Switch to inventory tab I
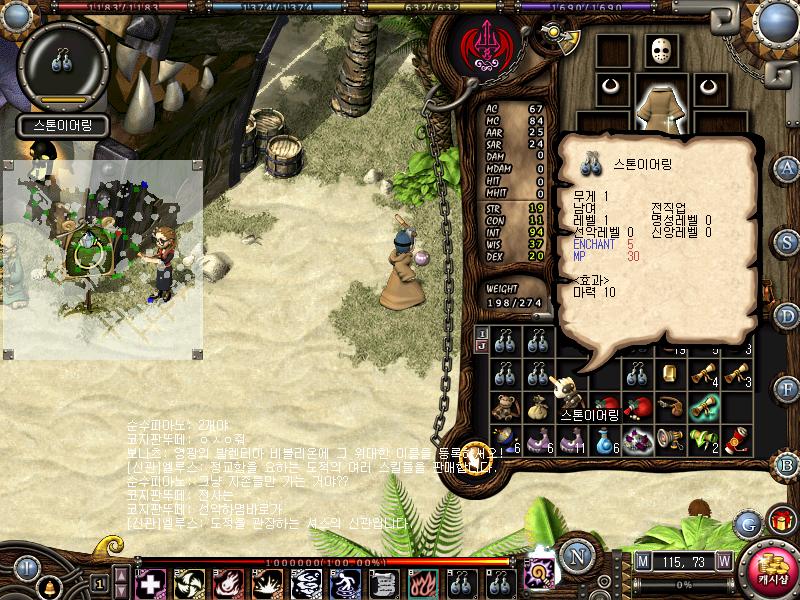The width and height of the screenshot is (800, 600). coord(481,333)
